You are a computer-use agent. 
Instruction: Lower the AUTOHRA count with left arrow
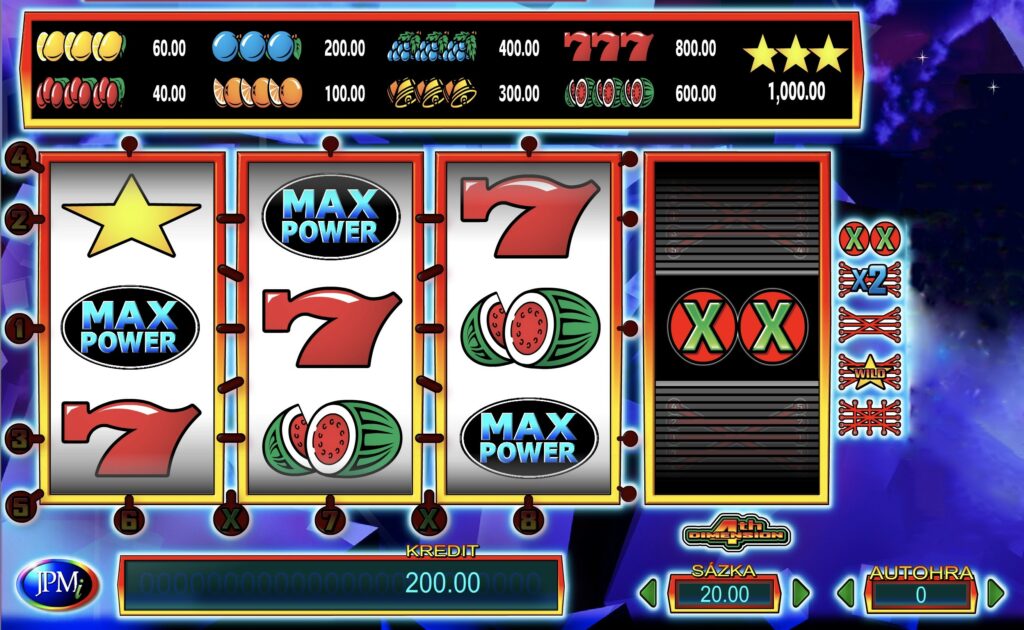(845, 594)
